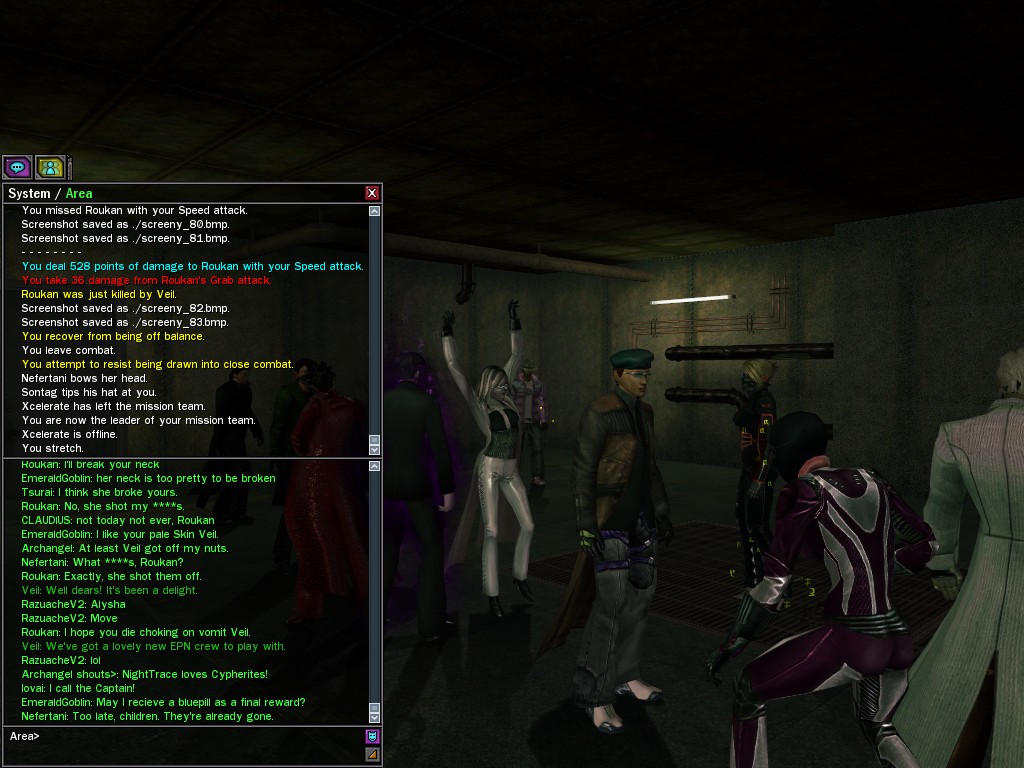The width and height of the screenshot is (1024, 768).
Task: Click the Area chat scroll-up arrow
Action: [x=374, y=466]
